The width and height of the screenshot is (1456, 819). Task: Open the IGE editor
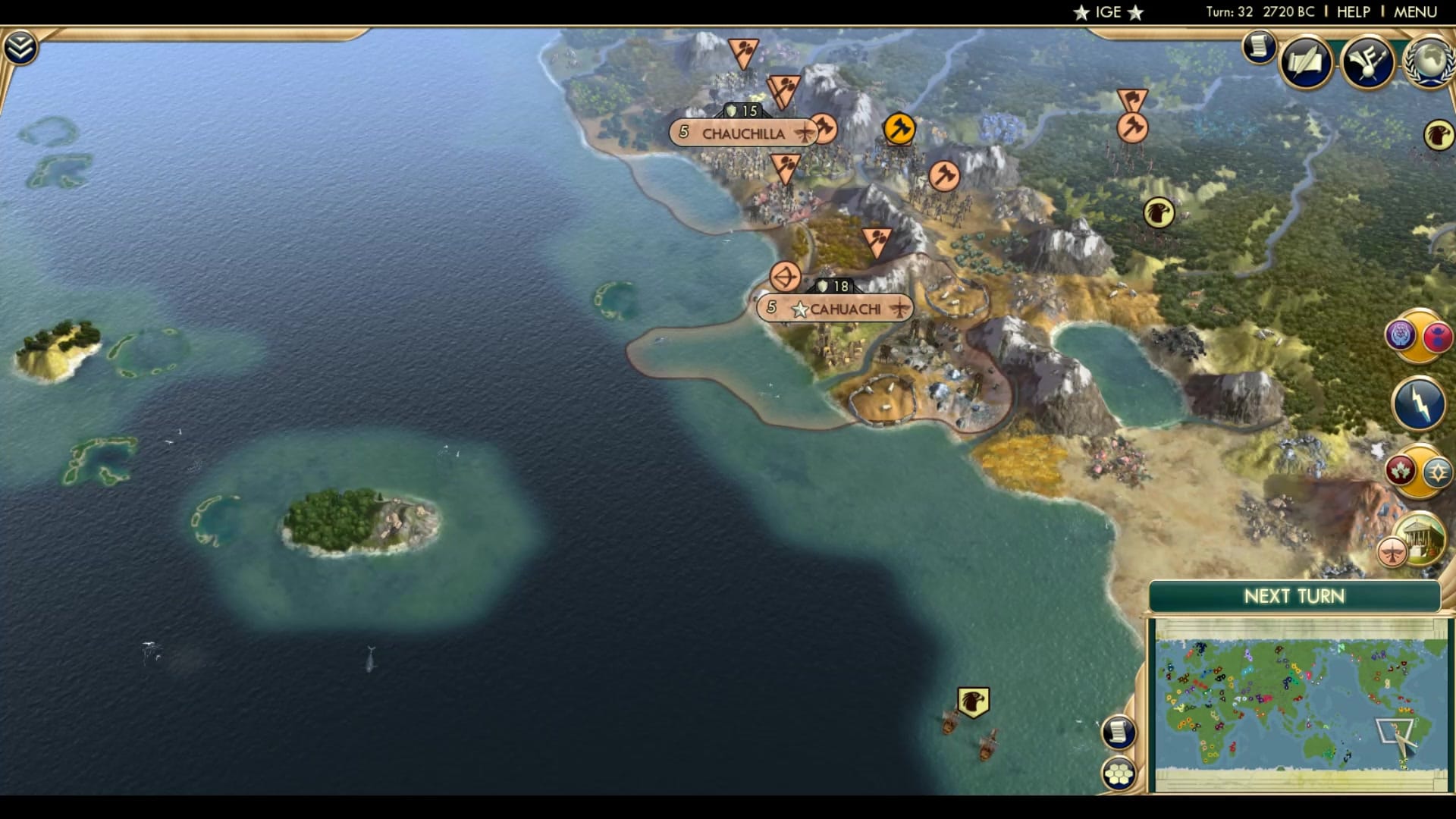[x=1109, y=11]
